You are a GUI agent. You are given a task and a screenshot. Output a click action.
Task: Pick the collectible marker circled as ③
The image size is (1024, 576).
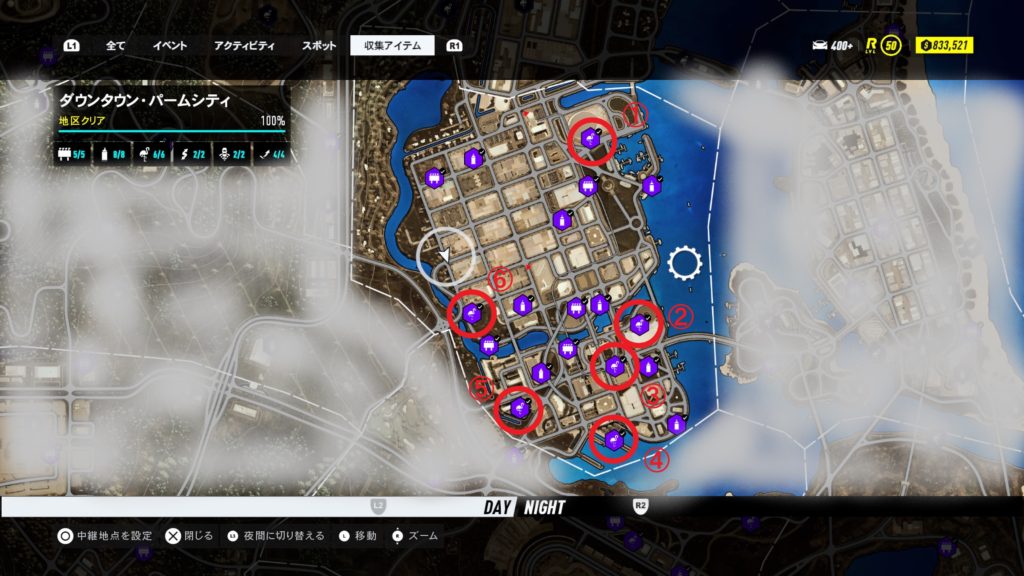click(x=613, y=366)
